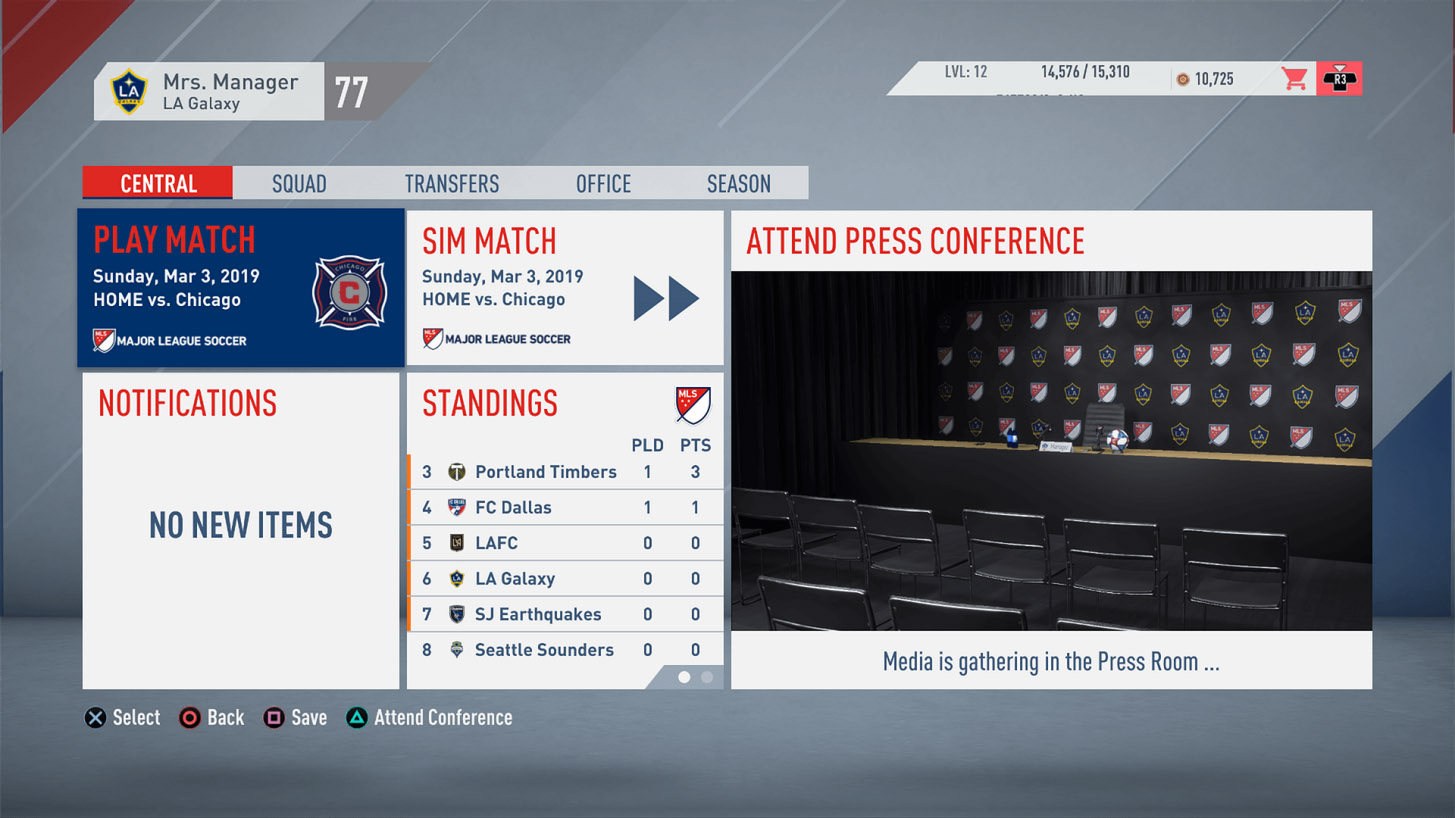Go to the Transfers tab
This screenshot has width=1455, height=818.
pyautogui.click(x=452, y=184)
